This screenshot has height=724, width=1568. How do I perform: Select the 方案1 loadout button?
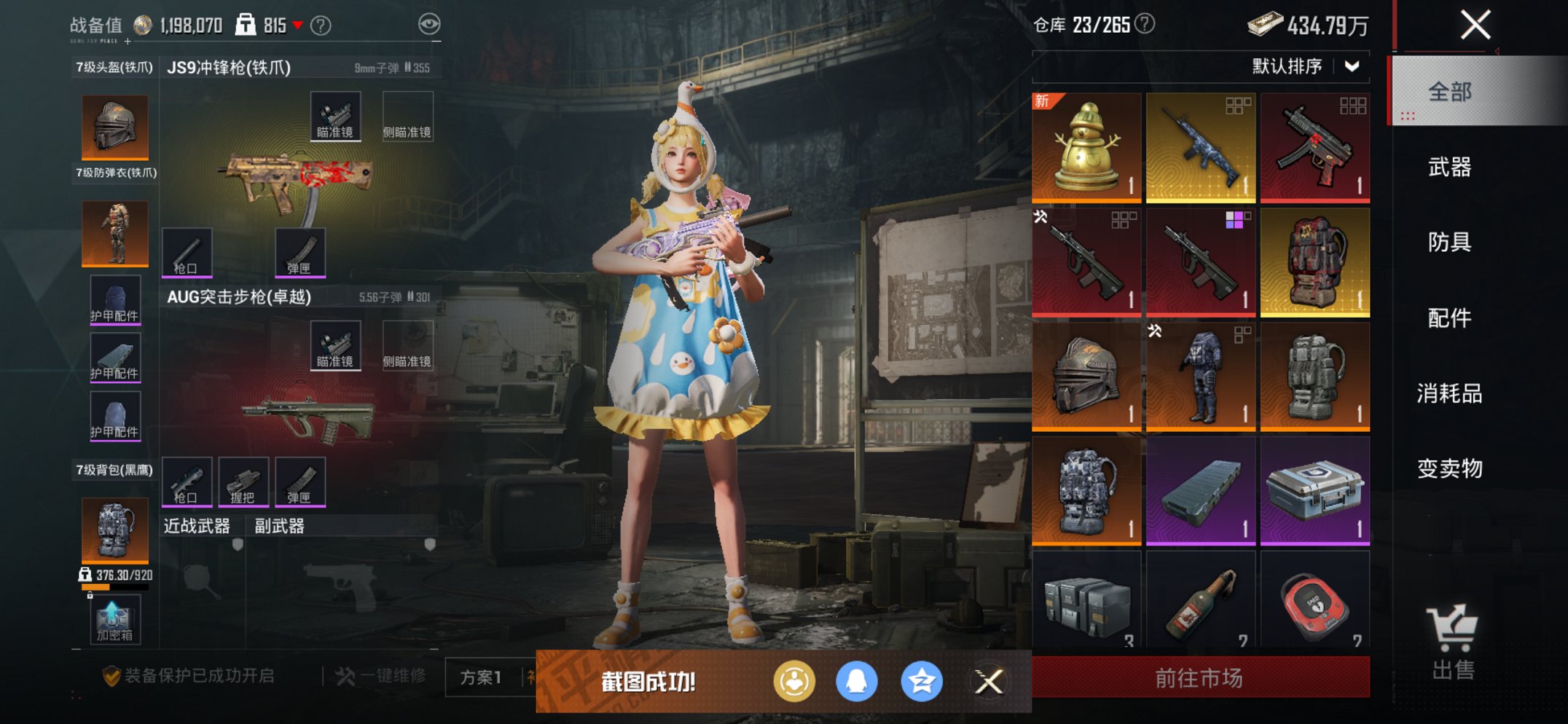[482, 677]
